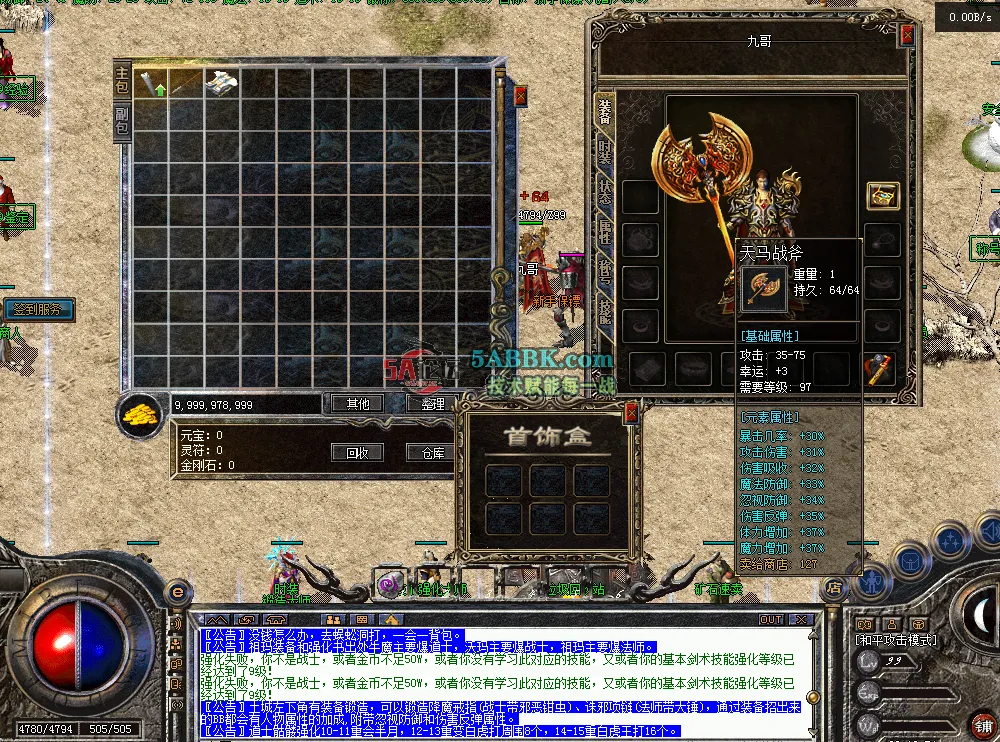Select the white scroll item in bag
1000x742 pixels.
coord(222,83)
